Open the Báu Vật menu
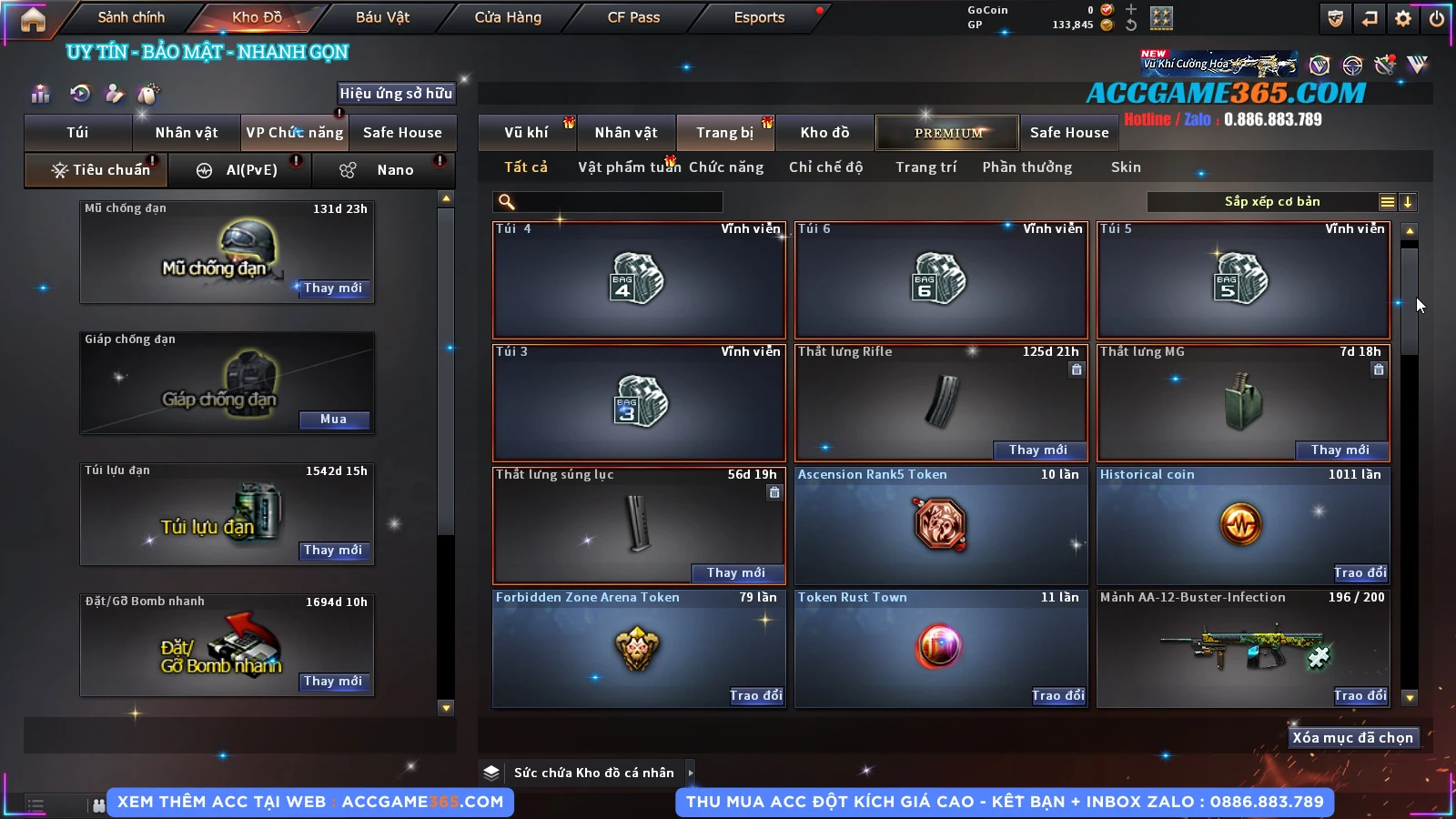 click(x=382, y=17)
